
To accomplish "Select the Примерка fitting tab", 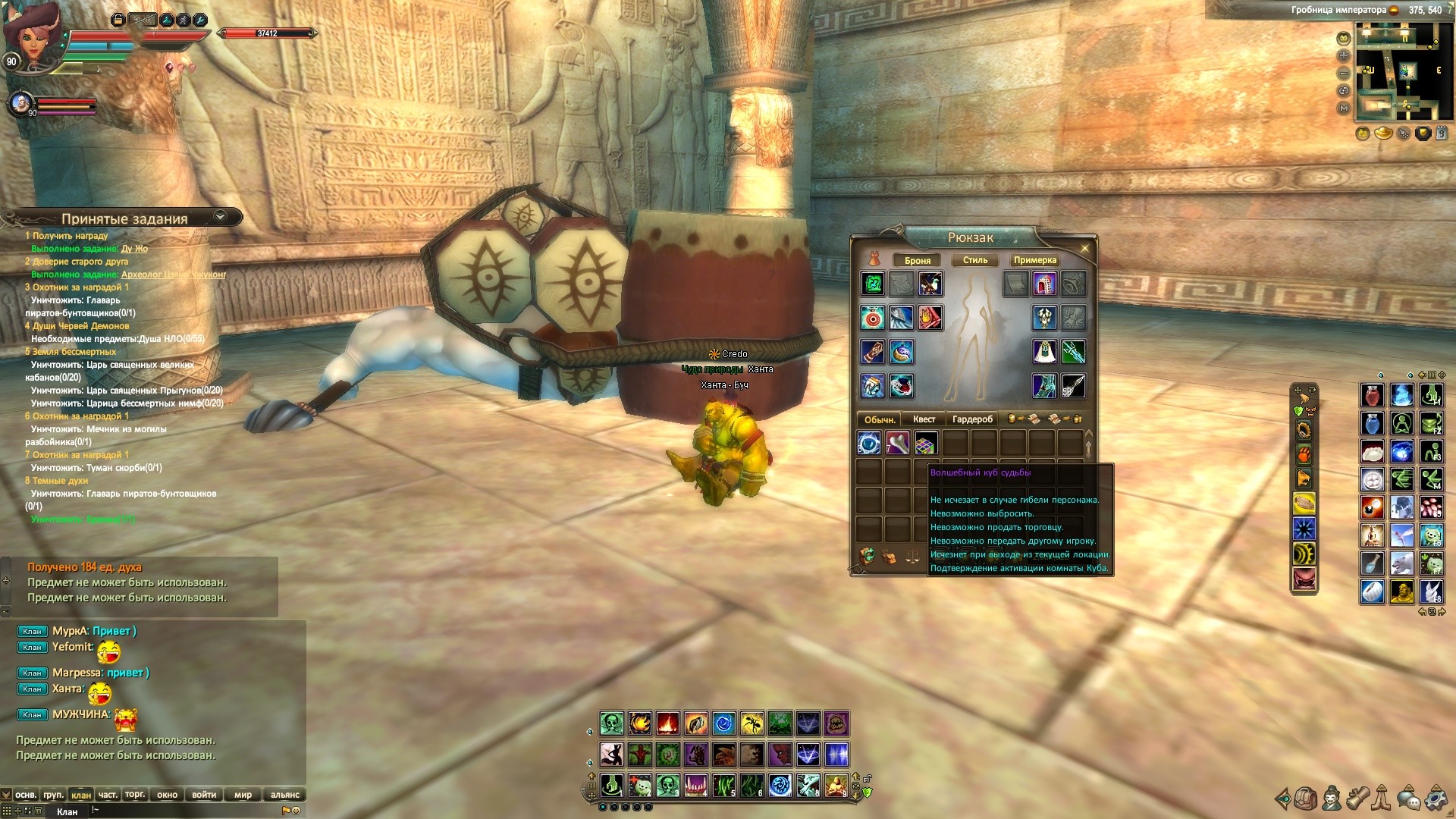I will coord(1034,260).
